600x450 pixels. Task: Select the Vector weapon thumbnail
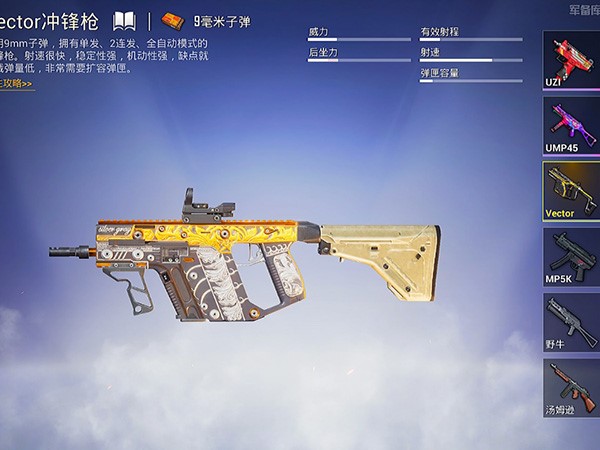click(x=570, y=190)
